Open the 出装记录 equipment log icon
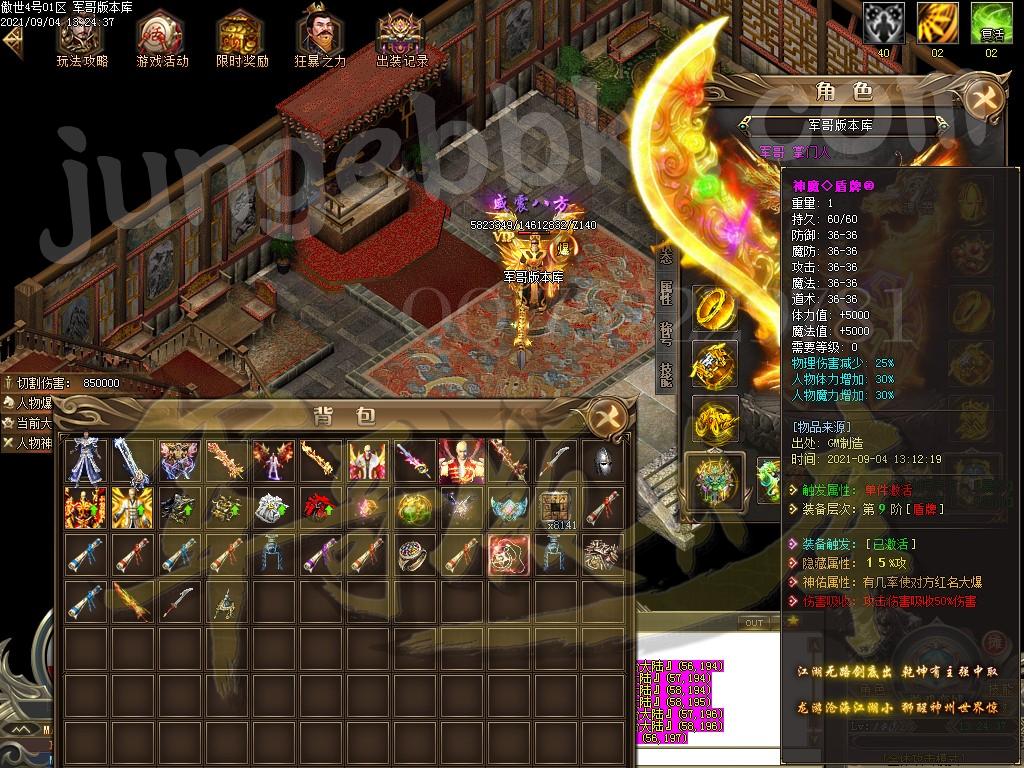The height and width of the screenshot is (768, 1024). point(402,38)
